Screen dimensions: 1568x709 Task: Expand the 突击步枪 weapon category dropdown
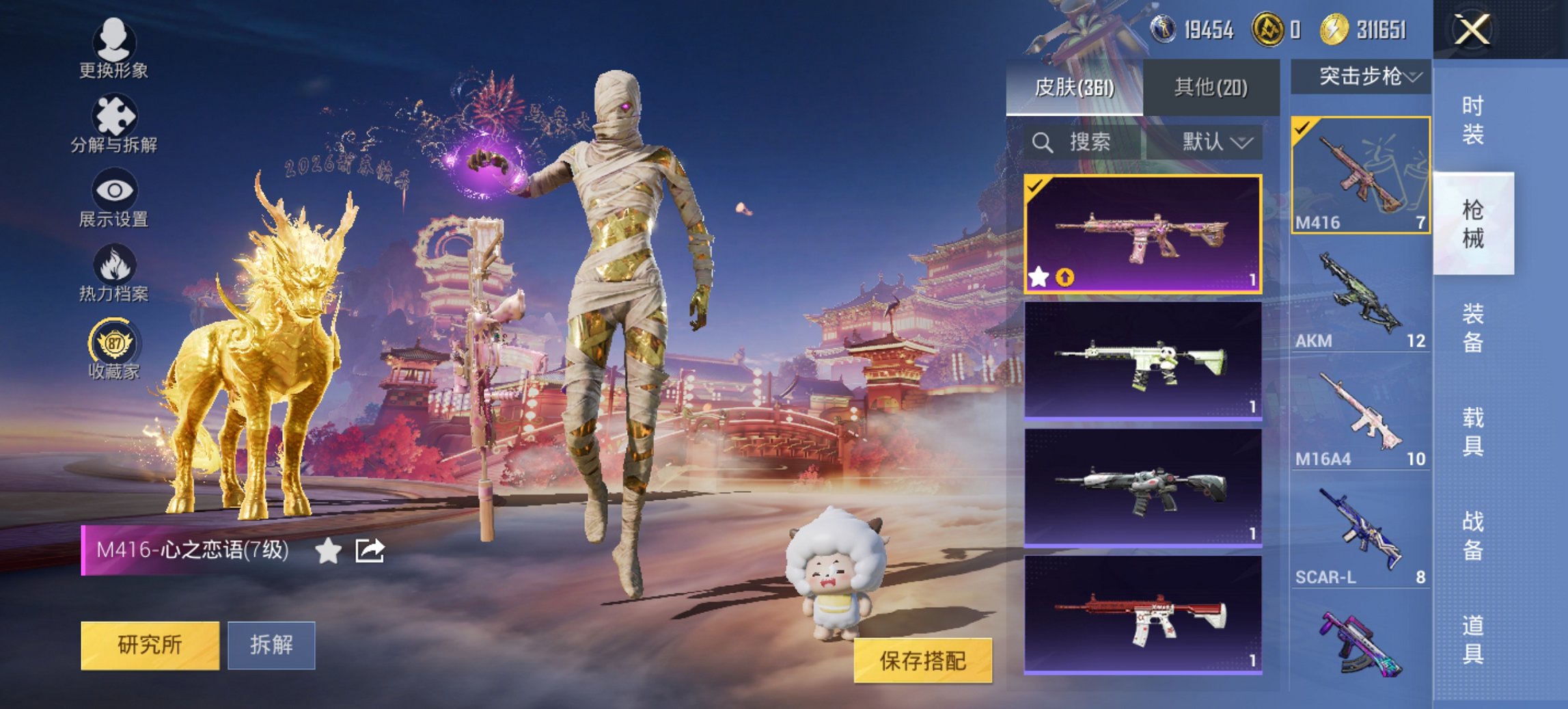pos(1369,77)
